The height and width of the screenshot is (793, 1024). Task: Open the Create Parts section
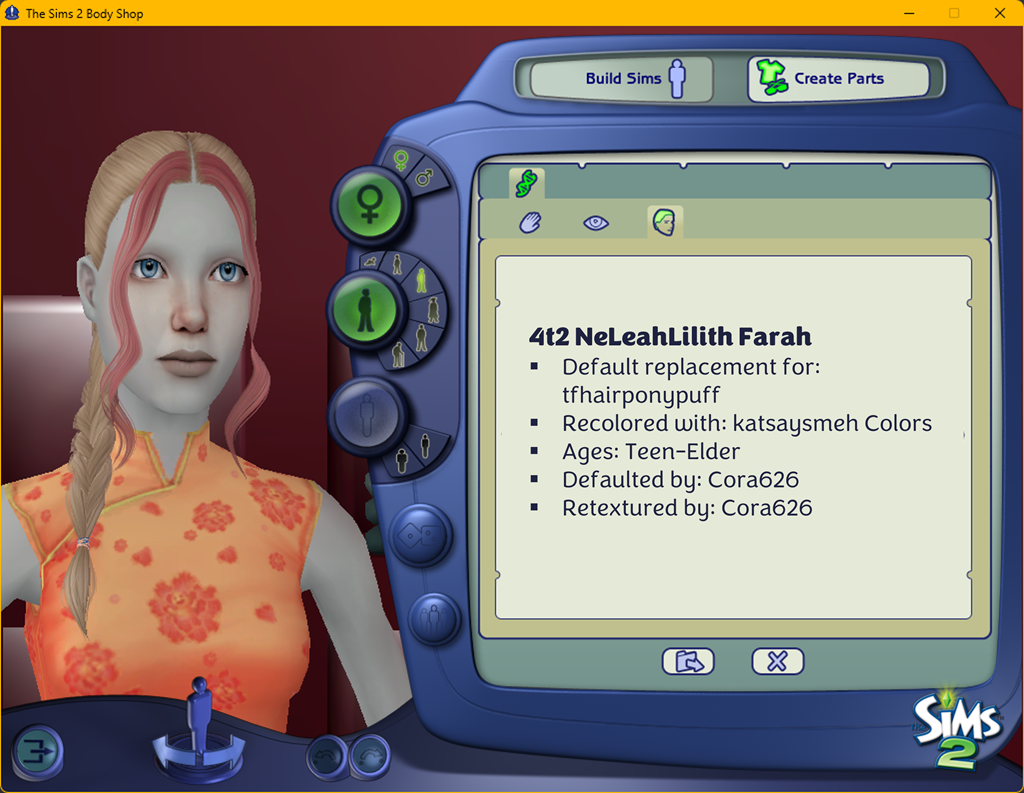pos(838,79)
